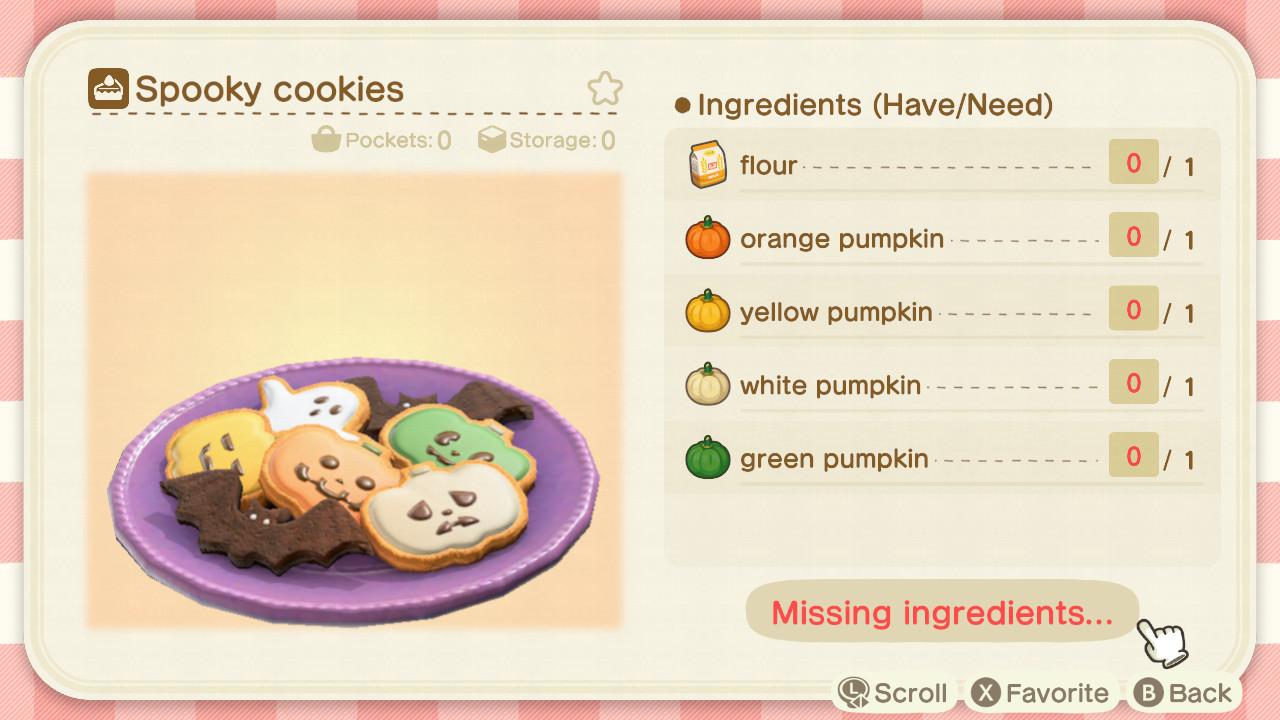Viewport: 1280px width, 720px height.
Task: Click the flour bag ingredient icon
Action: pyautogui.click(x=707, y=164)
